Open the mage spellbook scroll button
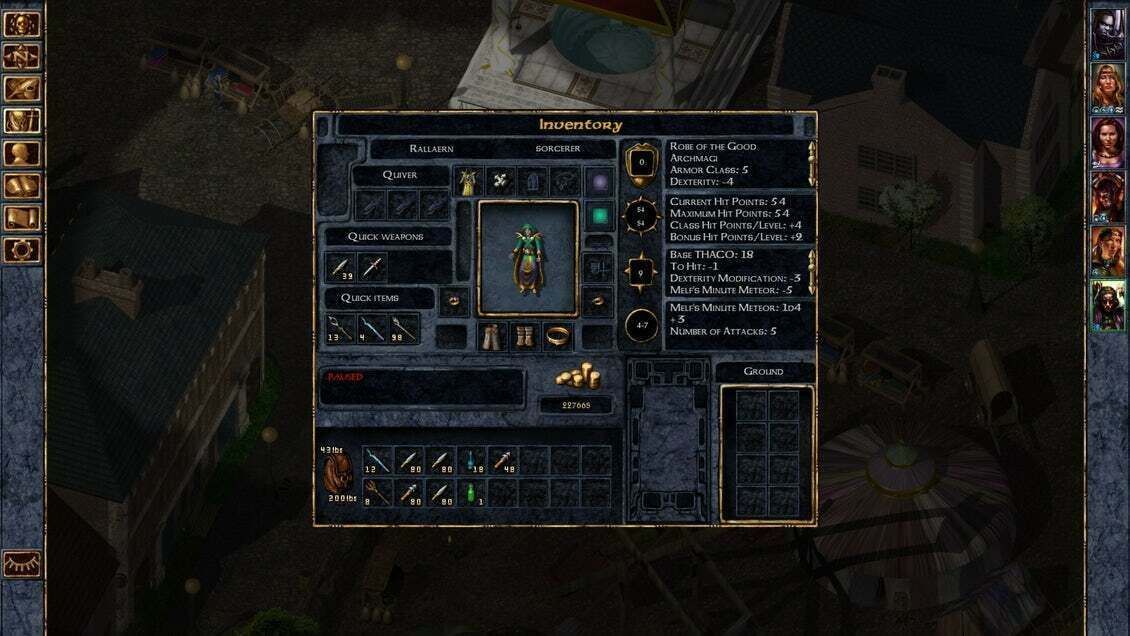 coord(22,185)
